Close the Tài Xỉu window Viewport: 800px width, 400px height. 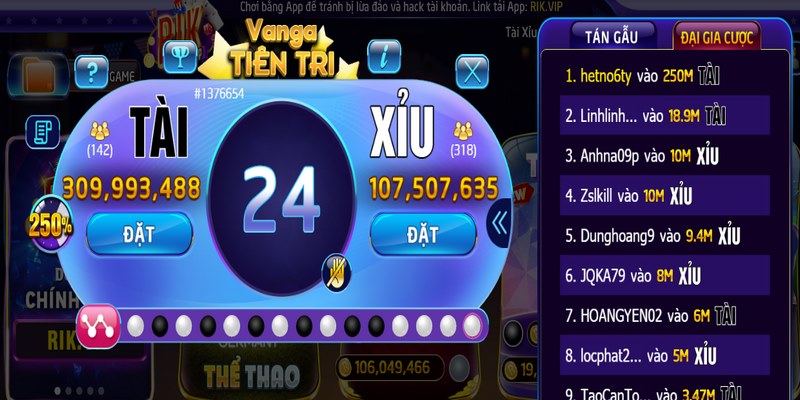pos(471,70)
